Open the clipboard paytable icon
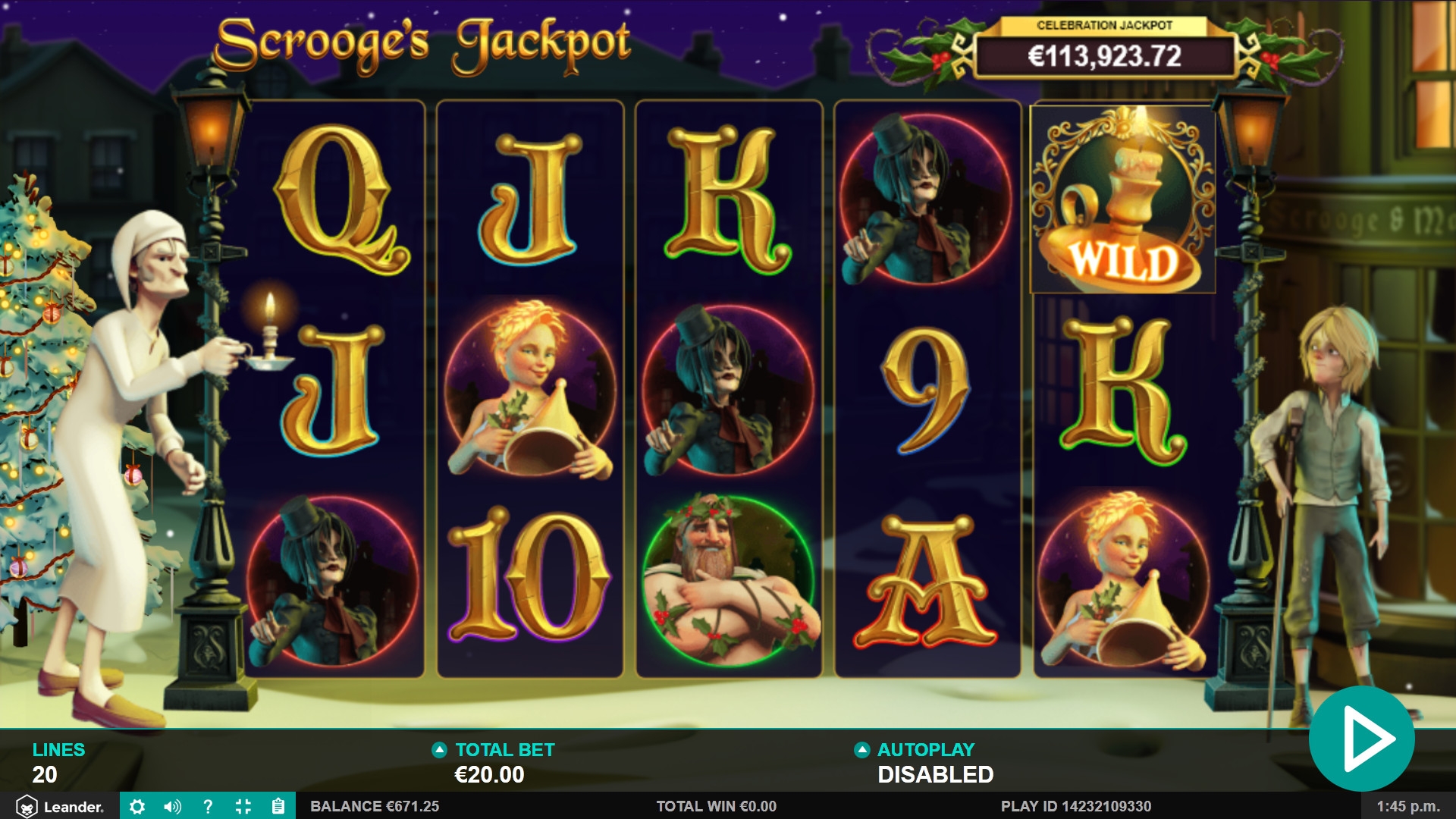Screen dimensions: 1456x819 tap(278, 806)
